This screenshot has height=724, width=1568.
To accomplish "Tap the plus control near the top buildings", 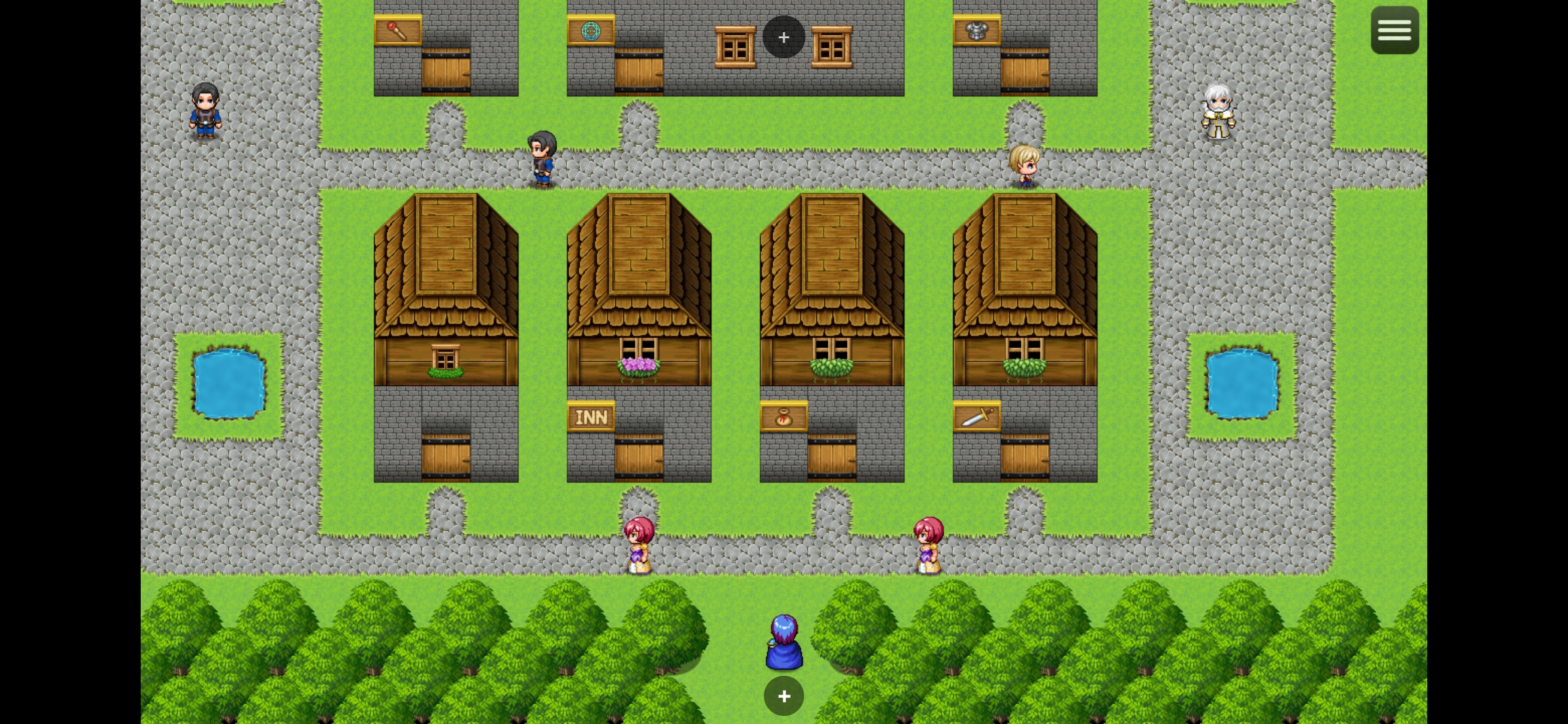I will pyautogui.click(x=783, y=37).
